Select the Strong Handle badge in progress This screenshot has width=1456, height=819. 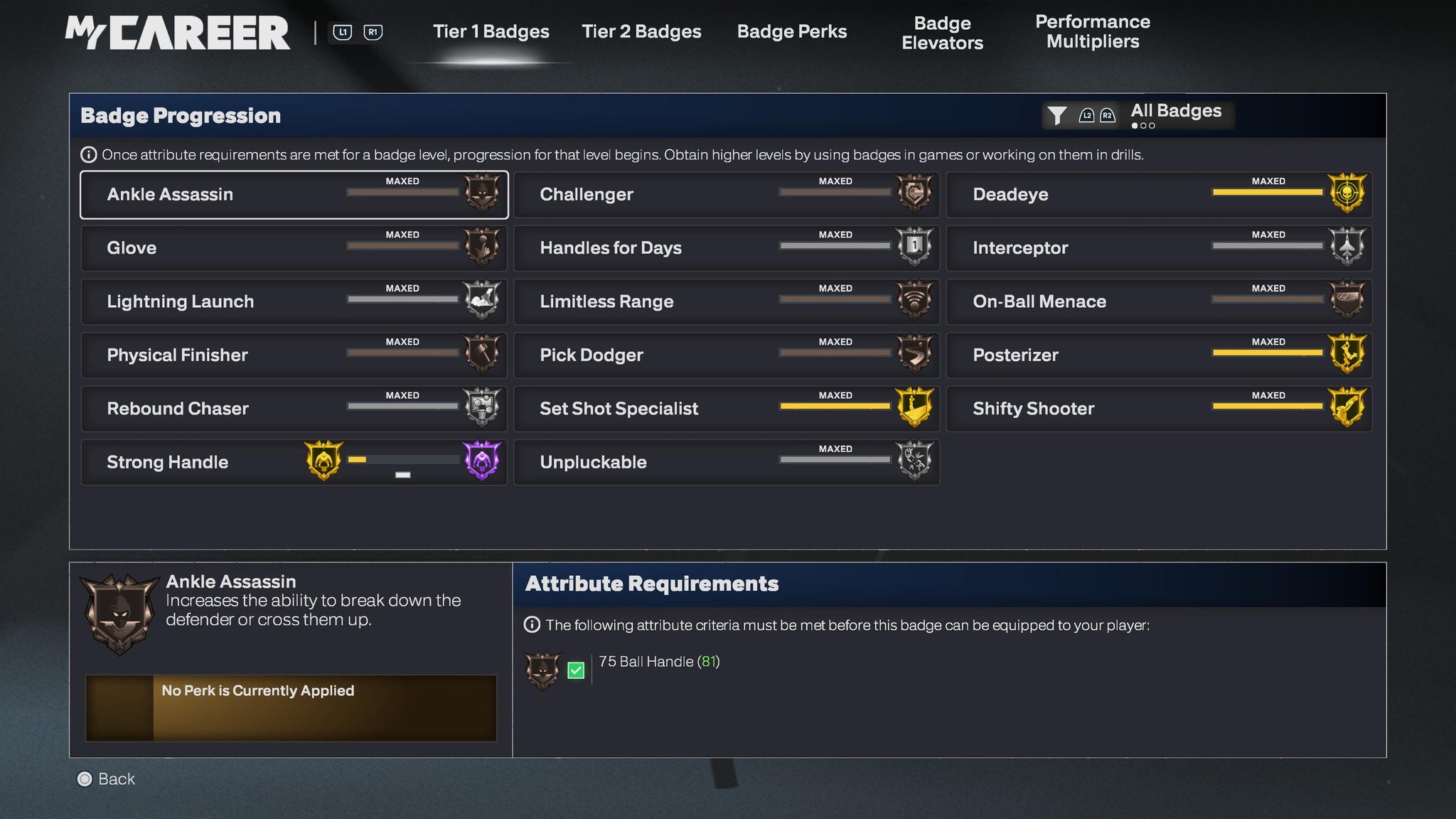294,462
